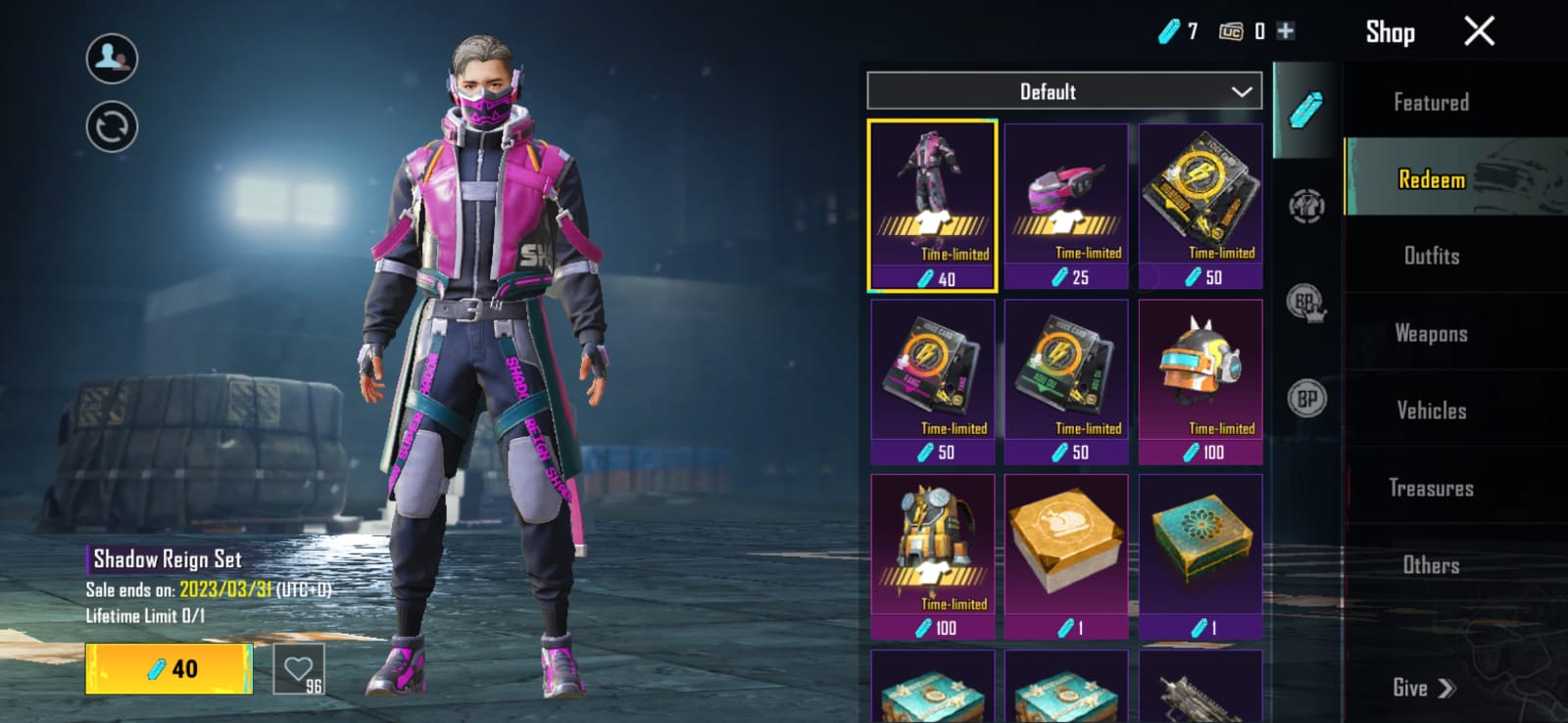
Task: Click the circular rotate arrows icon
Action: [x=112, y=127]
